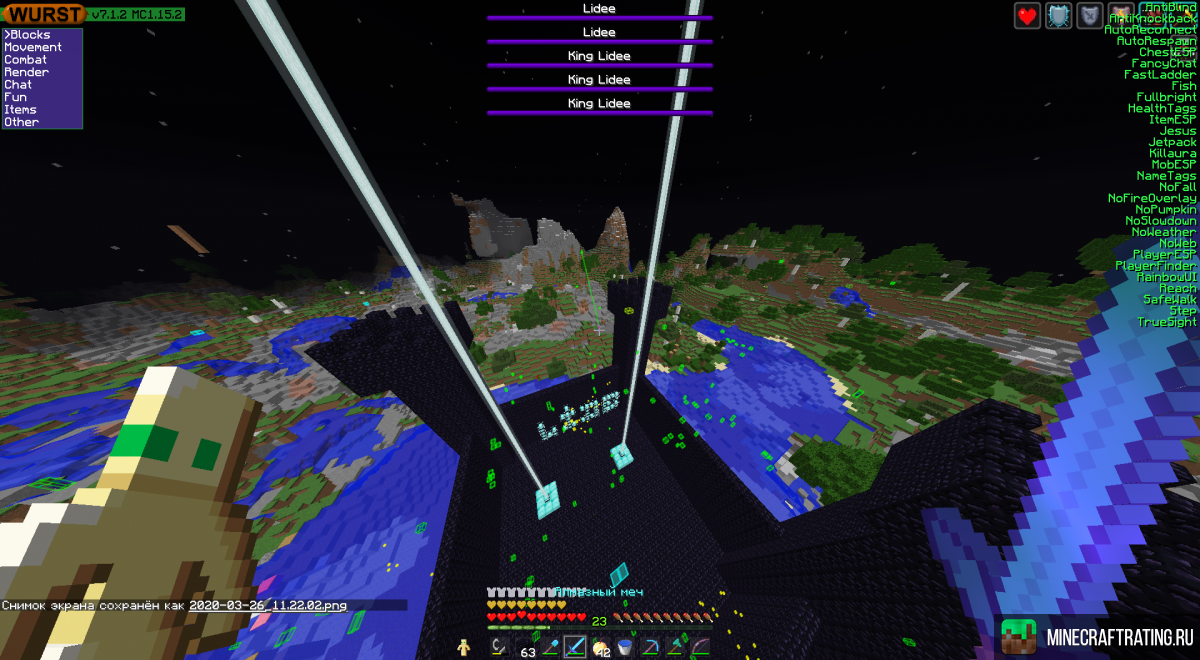The width and height of the screenshot is (1200, 660).
Task: Equip the bow from the hotbar
Action: 700,648
